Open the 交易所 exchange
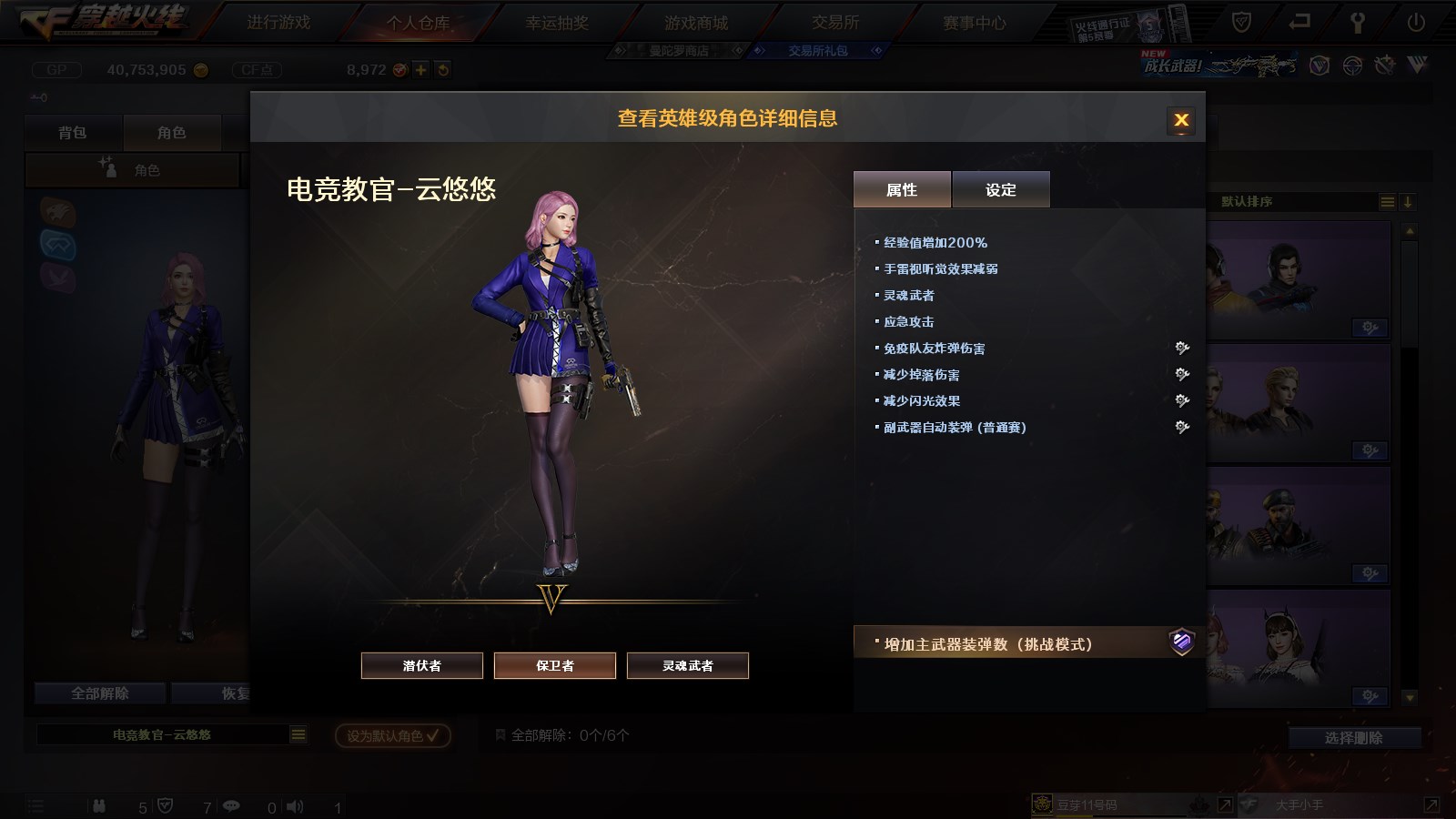The height and width of the screenshot is (819, 1456). (x=835, y=23)
